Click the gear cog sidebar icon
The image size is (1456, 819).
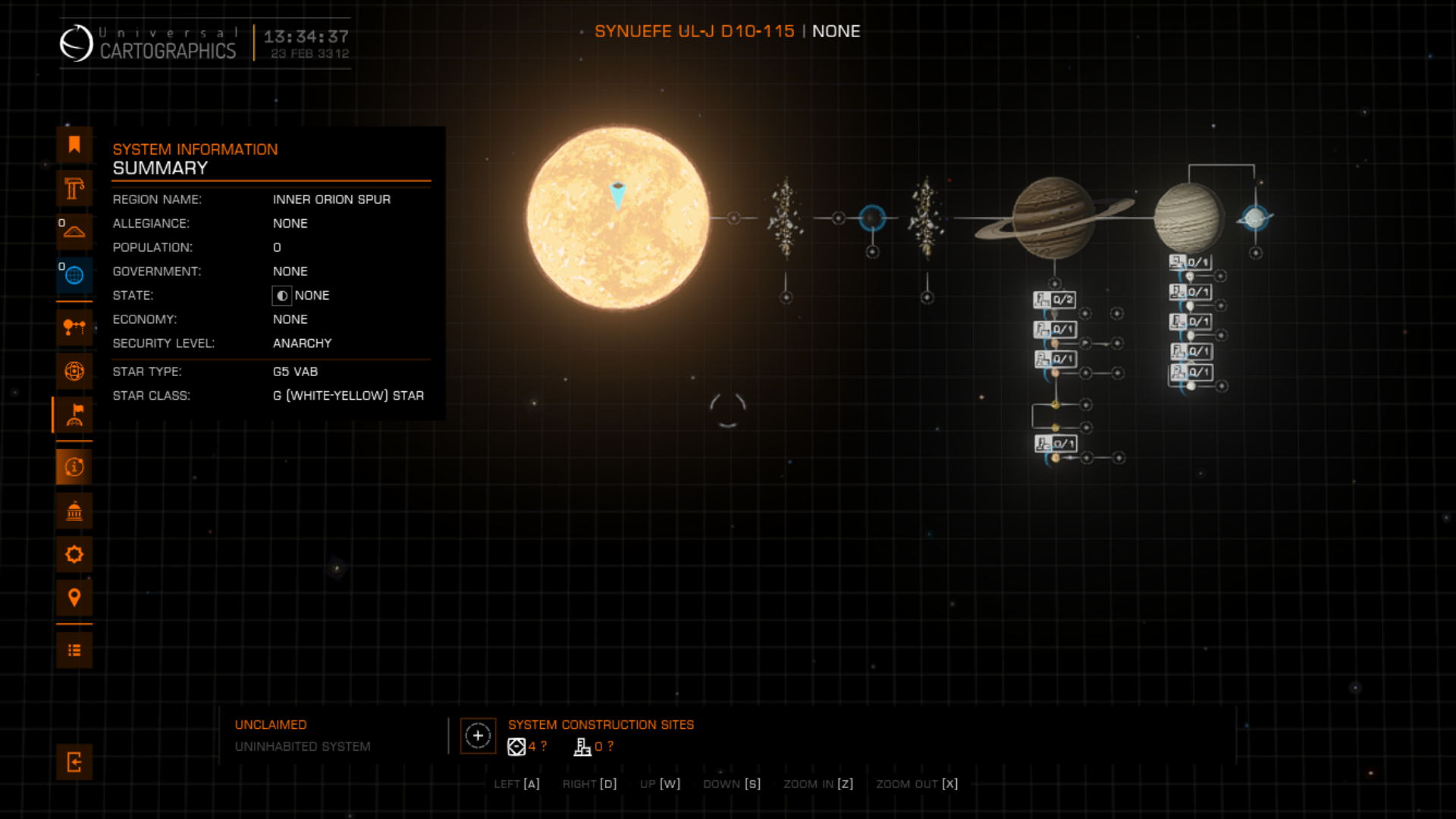(x=74, y=554)
